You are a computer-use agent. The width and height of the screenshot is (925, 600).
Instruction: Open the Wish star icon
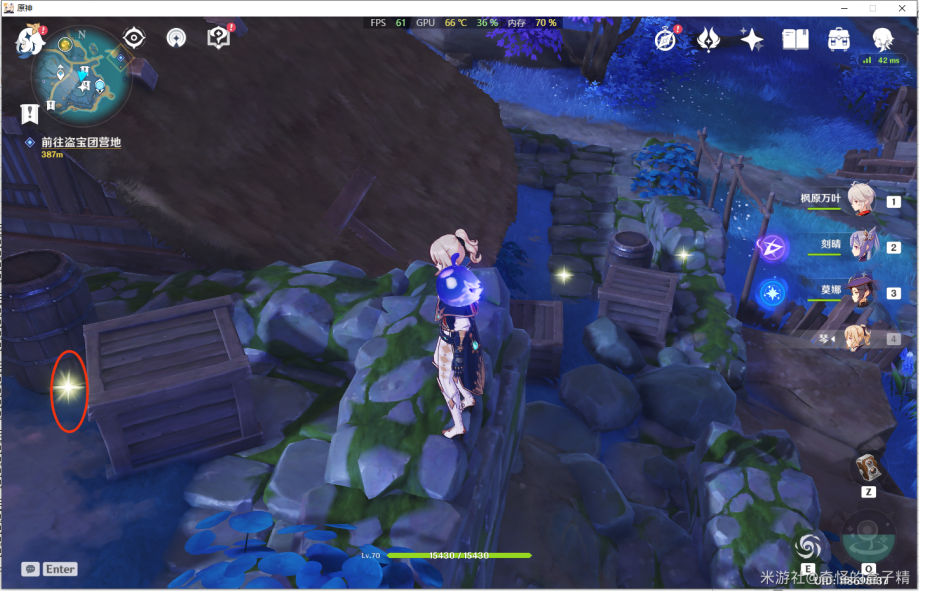[752, 39]
